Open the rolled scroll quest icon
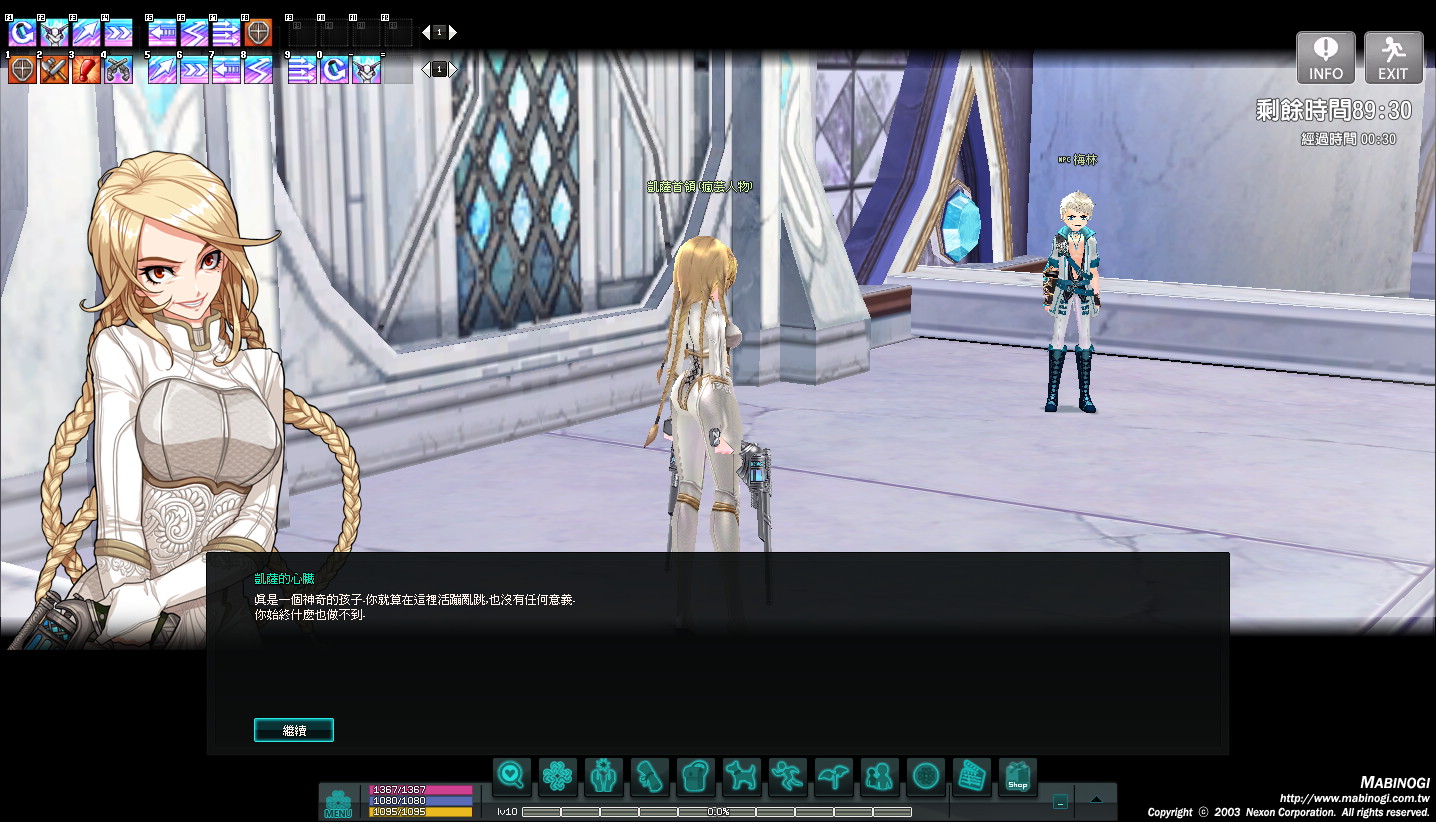 tap(649, 777)
